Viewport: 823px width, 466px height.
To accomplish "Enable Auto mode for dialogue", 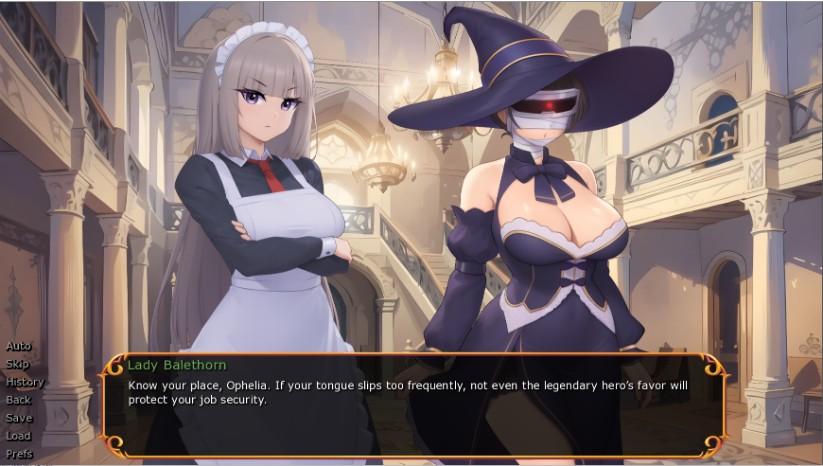I will coord(19,346).
